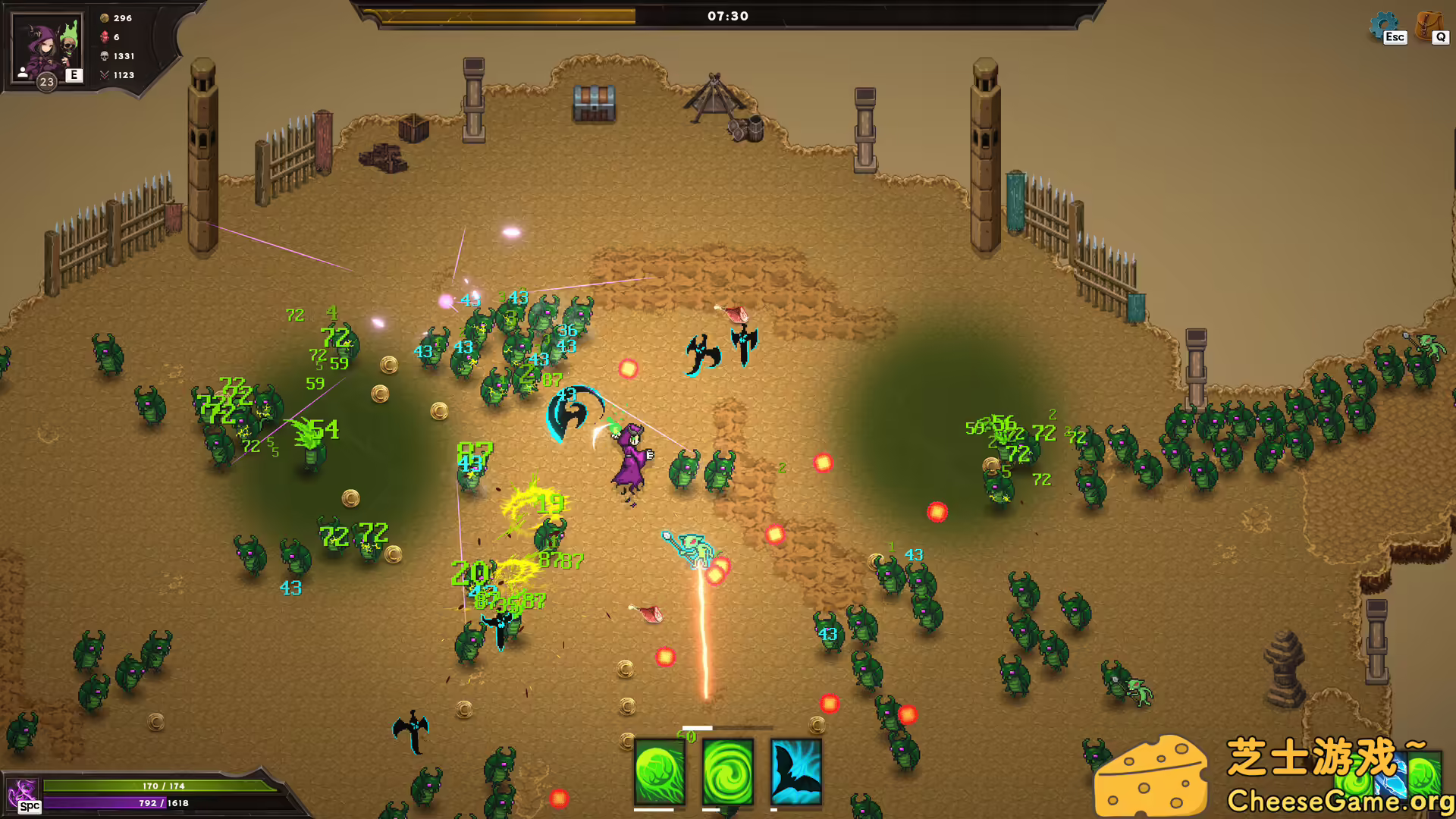Open the necromancer character portrait
Viewport: 1456px width, 819px height.
[x=47, y=49]
